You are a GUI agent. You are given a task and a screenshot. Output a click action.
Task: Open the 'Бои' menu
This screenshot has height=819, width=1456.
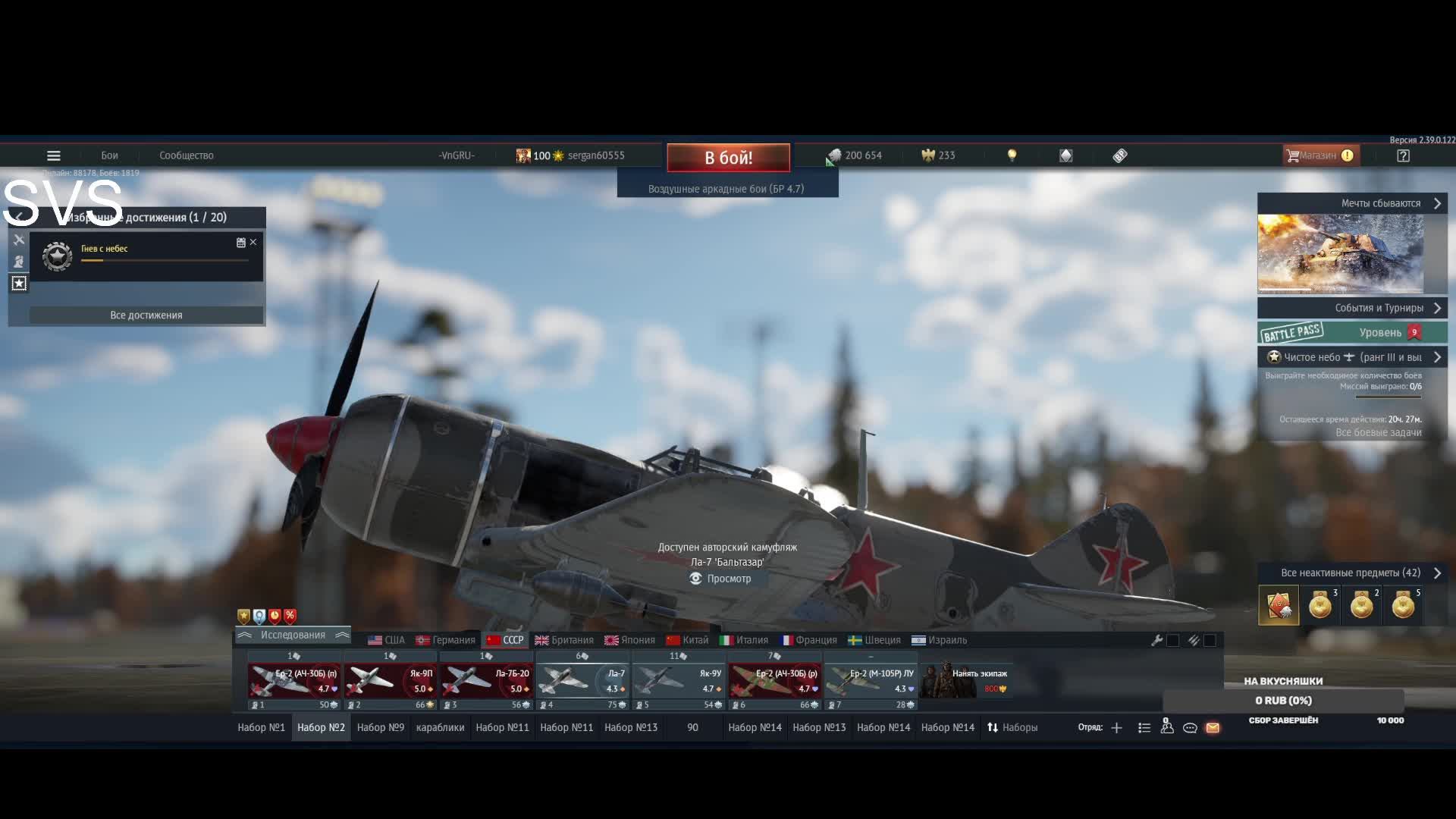point(109,155)
